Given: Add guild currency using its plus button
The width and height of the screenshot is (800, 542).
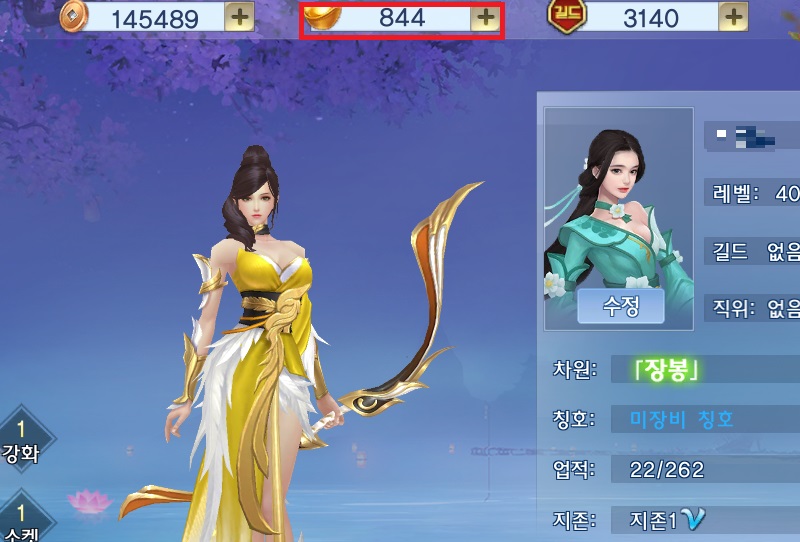Looking at the screenshot, I should (x=733, y=17).
